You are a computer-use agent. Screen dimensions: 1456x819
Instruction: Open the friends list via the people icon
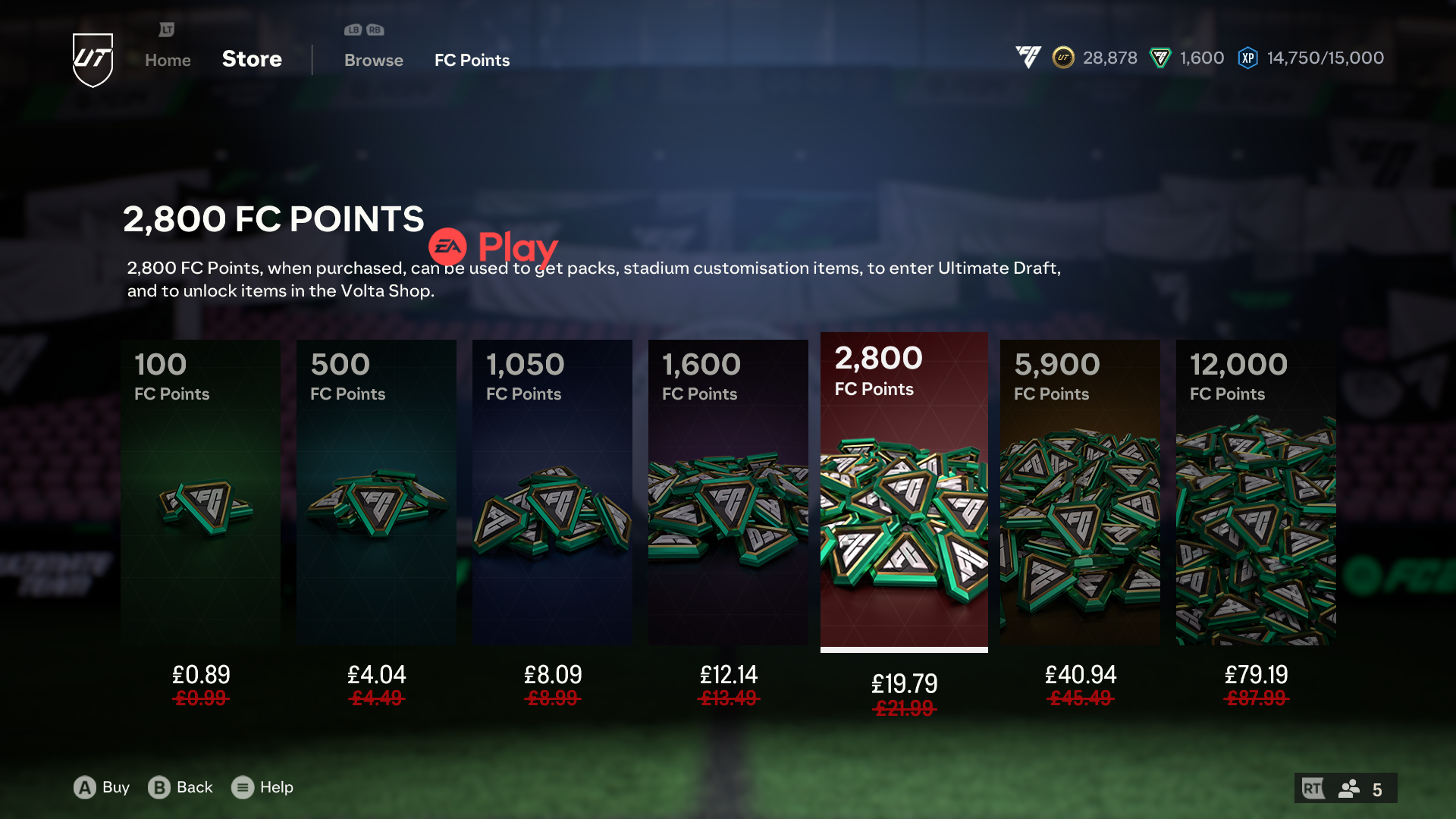(1347, 788)
